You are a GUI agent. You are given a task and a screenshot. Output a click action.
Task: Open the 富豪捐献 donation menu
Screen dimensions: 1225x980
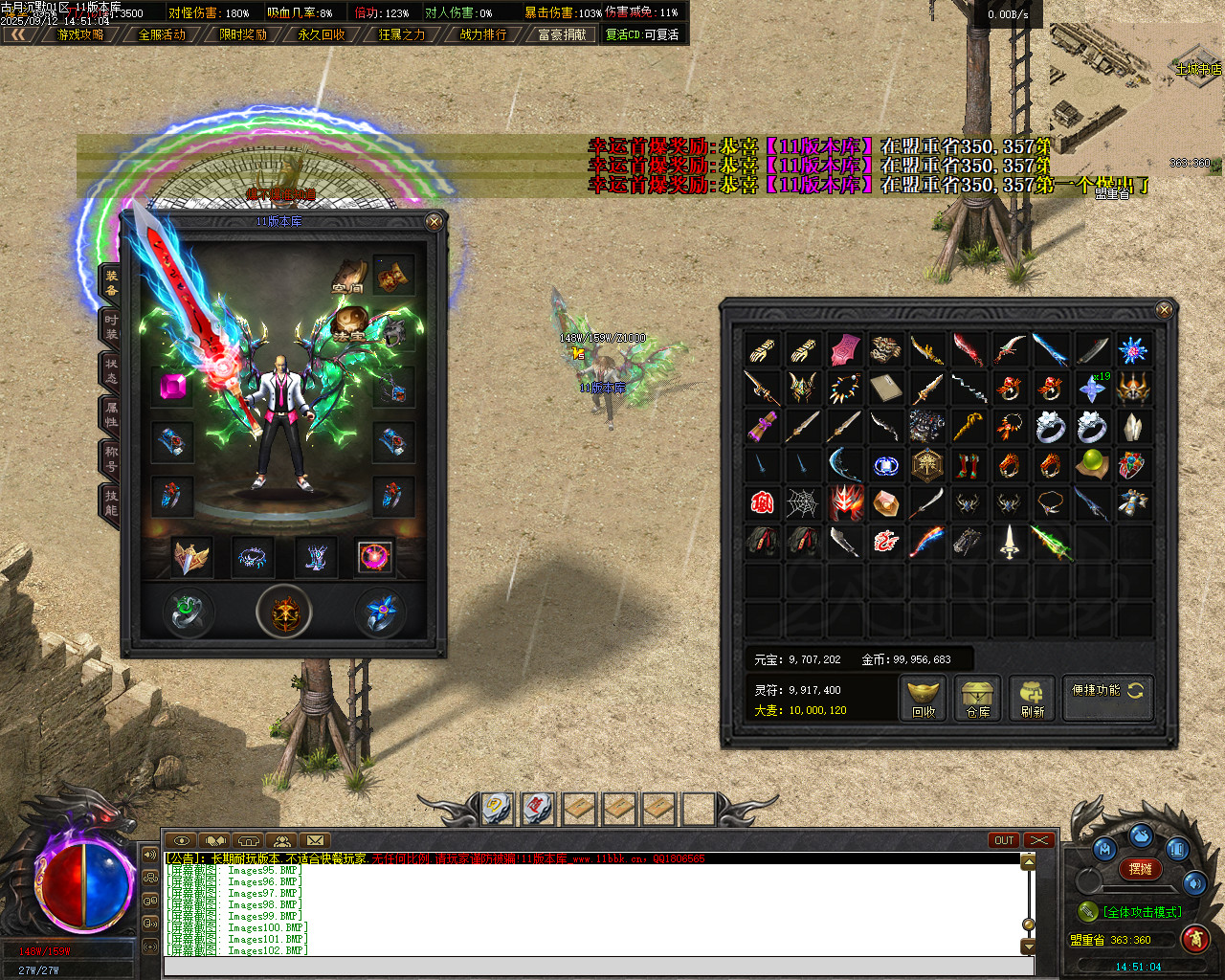(562, 34)
